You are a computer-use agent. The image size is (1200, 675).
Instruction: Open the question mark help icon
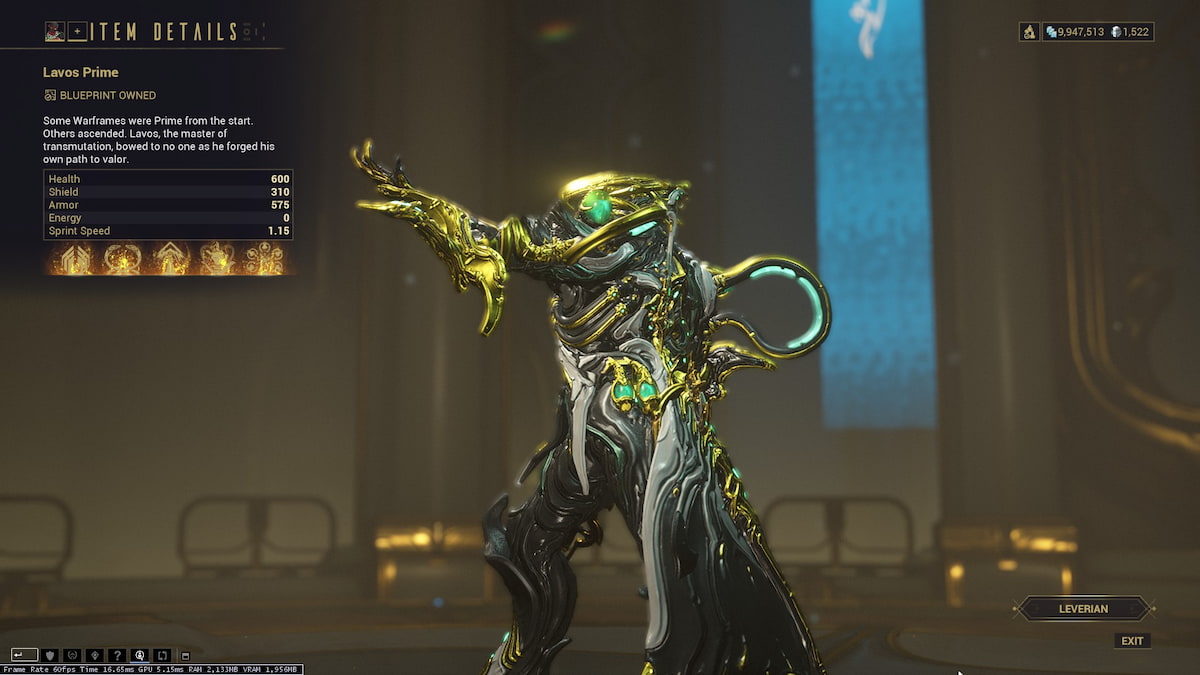coord(118,655)
